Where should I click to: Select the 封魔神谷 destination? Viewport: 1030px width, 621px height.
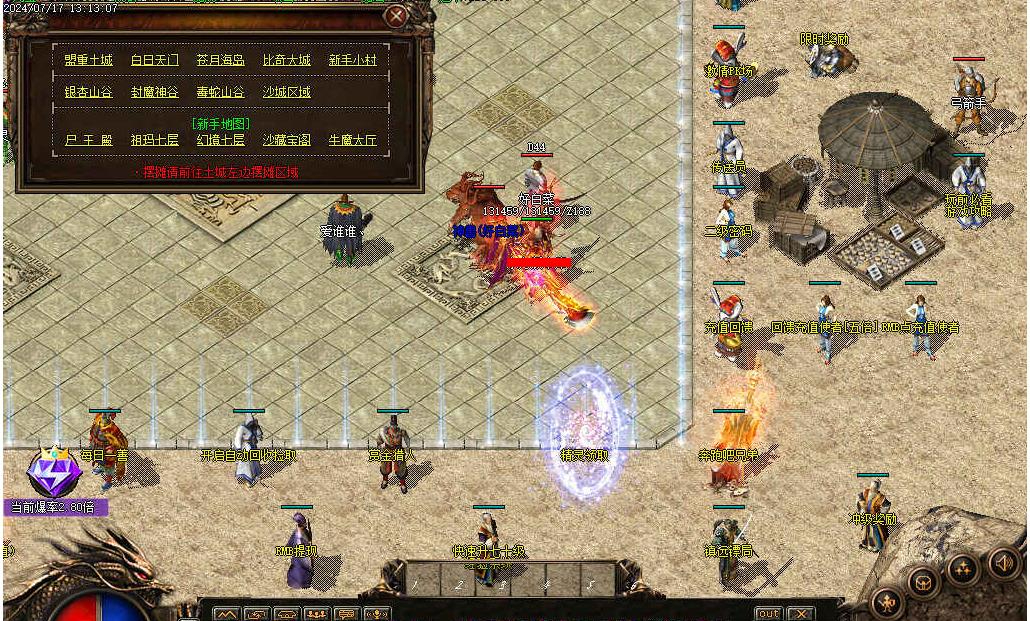pyautogui.click(x=155, y=92)
